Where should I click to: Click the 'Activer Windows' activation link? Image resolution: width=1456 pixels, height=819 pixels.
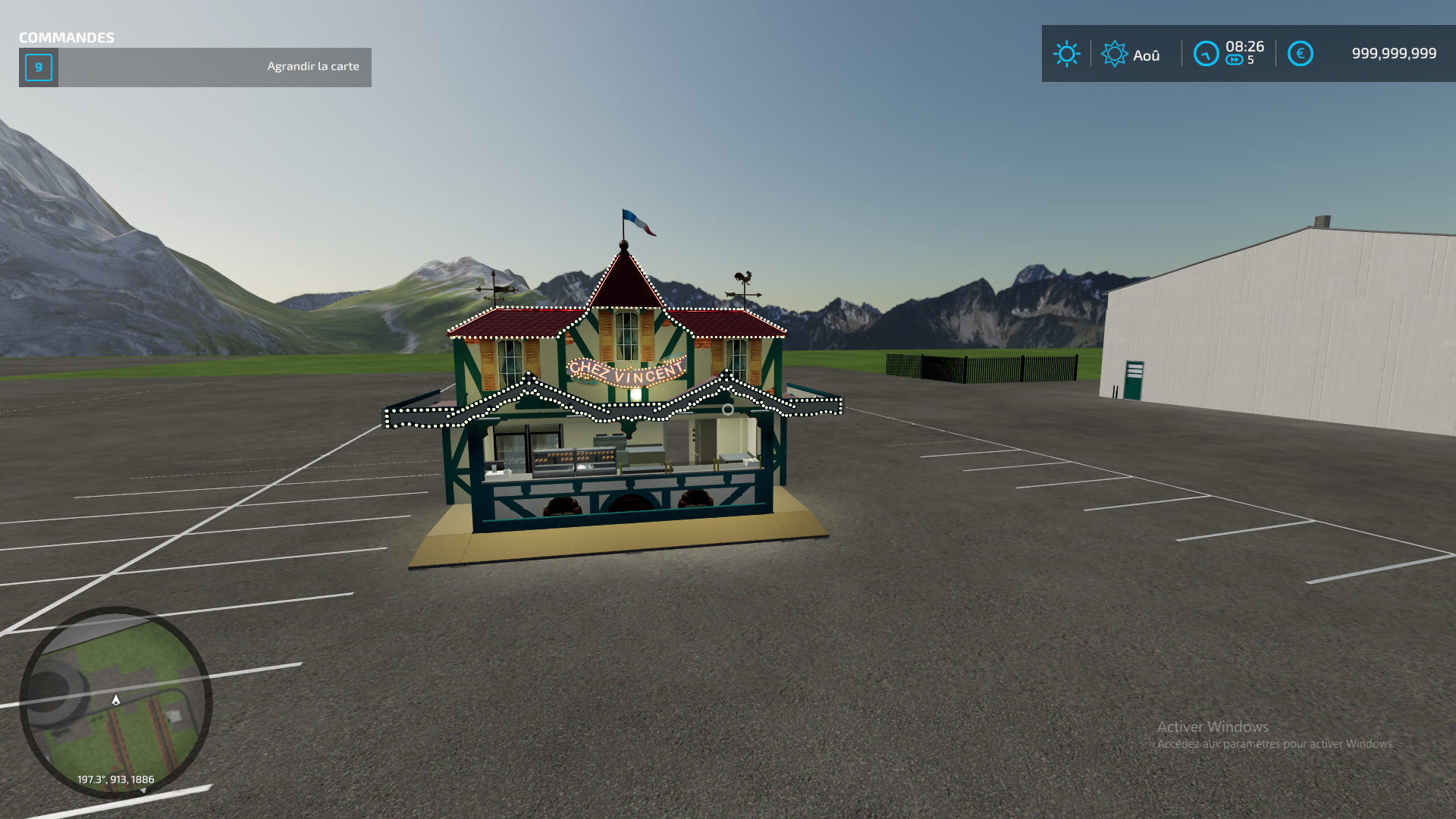click(1212, 726)
